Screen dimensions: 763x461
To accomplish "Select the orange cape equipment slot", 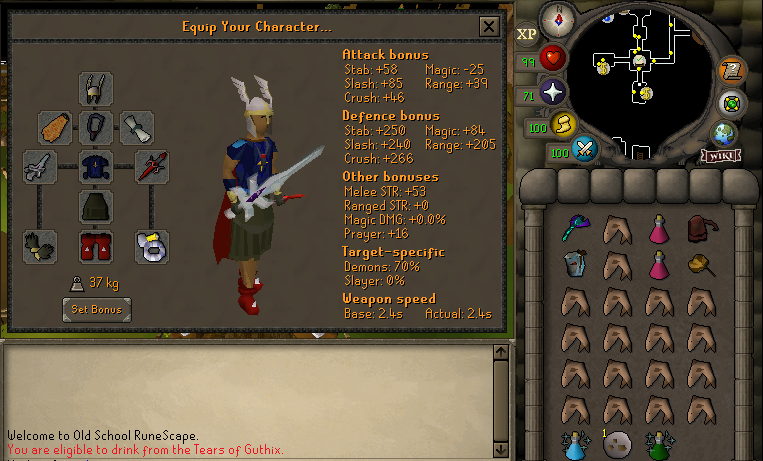I will click(x=55, y=127).
